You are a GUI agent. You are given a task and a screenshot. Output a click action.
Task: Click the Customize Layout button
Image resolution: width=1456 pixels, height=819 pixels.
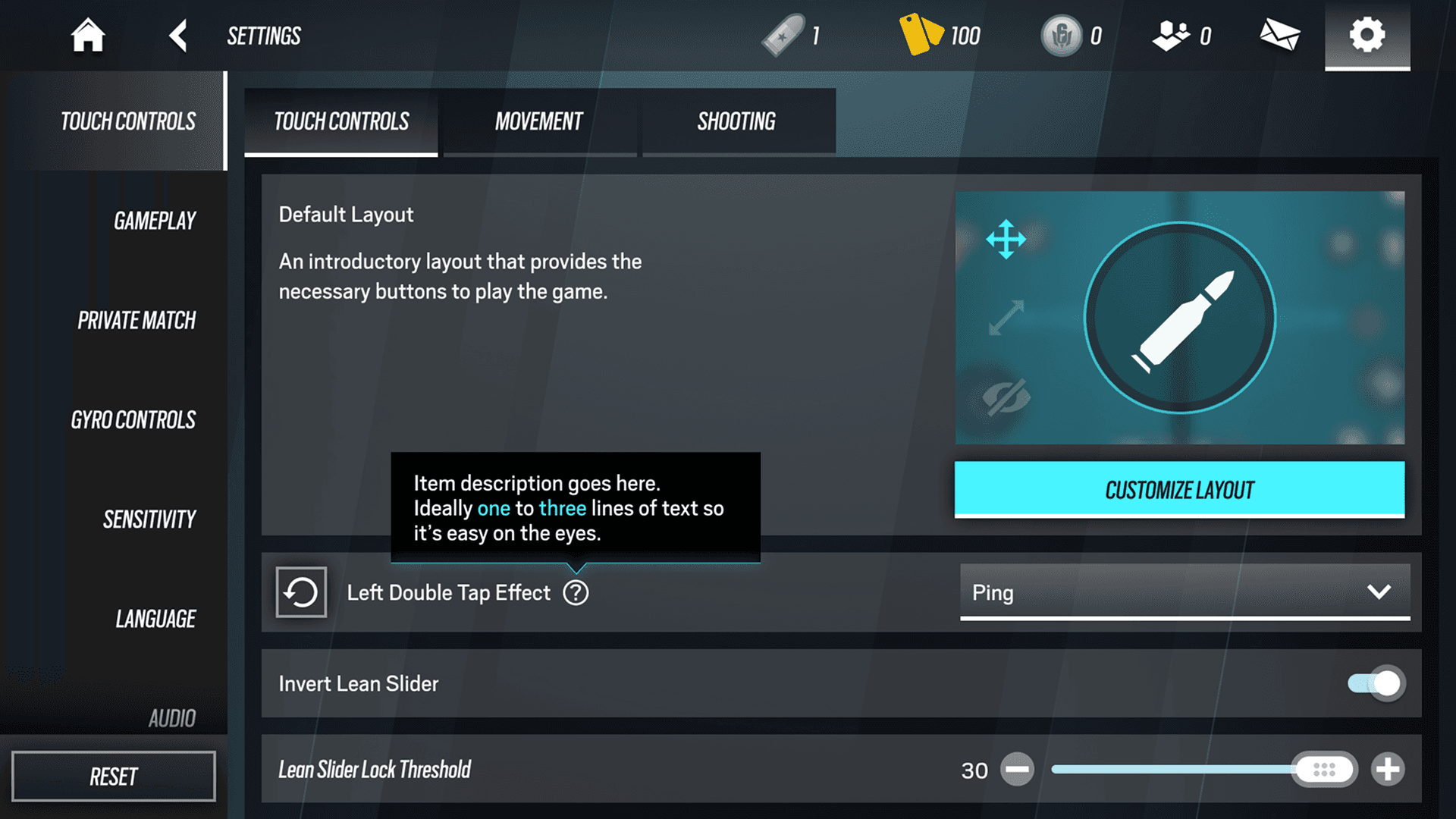point(1178,490)
